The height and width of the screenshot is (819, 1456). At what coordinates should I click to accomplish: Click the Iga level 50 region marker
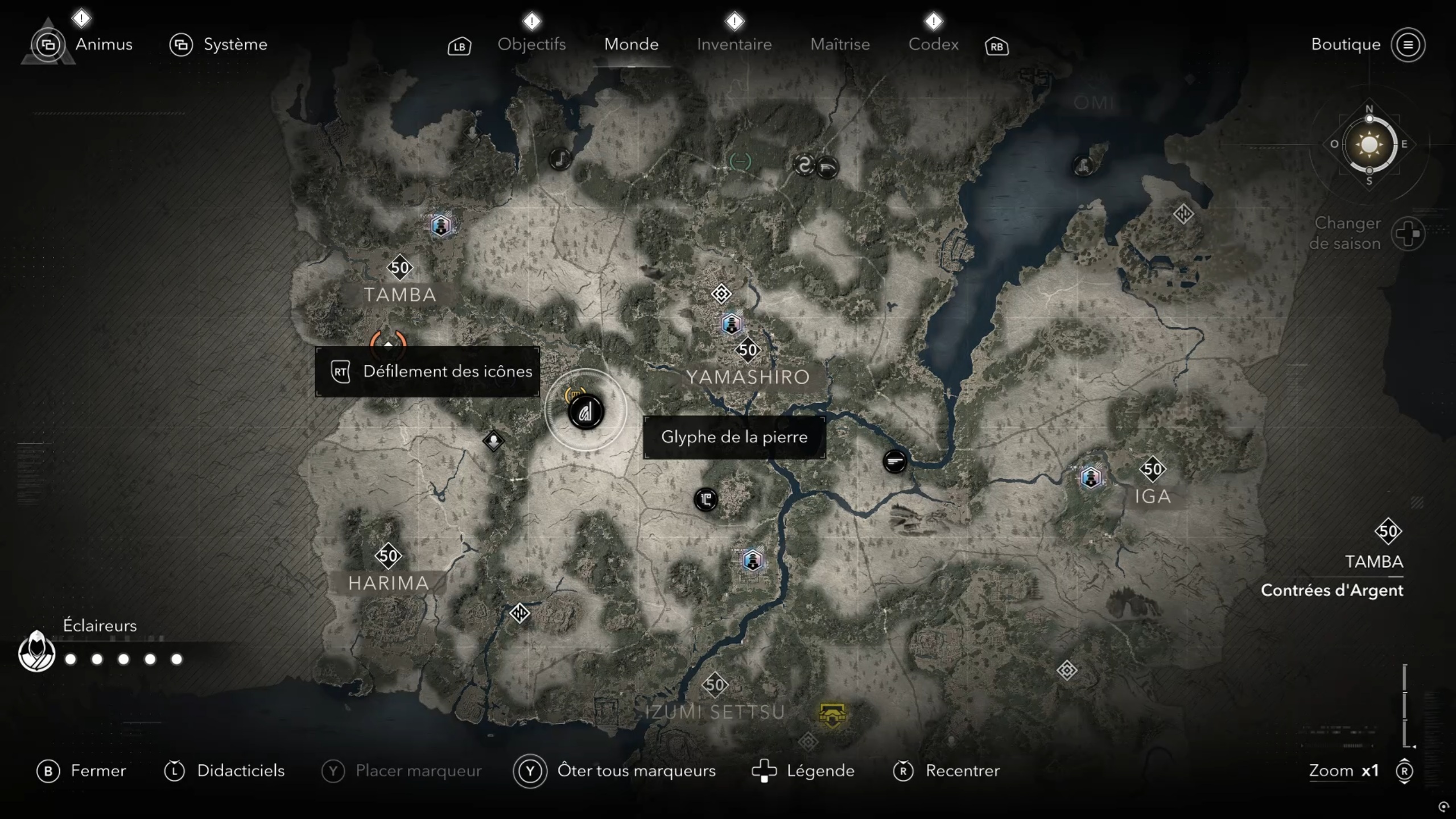pyautogui.click(x=1153, y=470)
